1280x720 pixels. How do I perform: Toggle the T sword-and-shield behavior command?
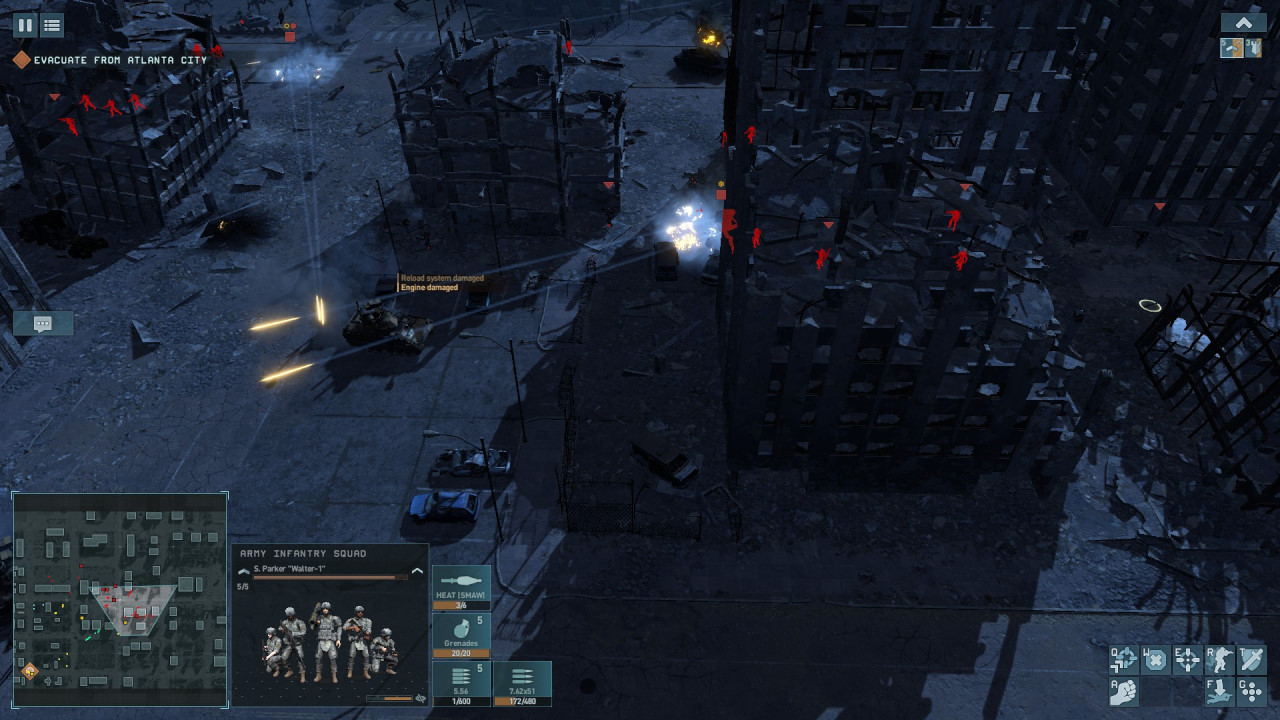click(1252, 660)
